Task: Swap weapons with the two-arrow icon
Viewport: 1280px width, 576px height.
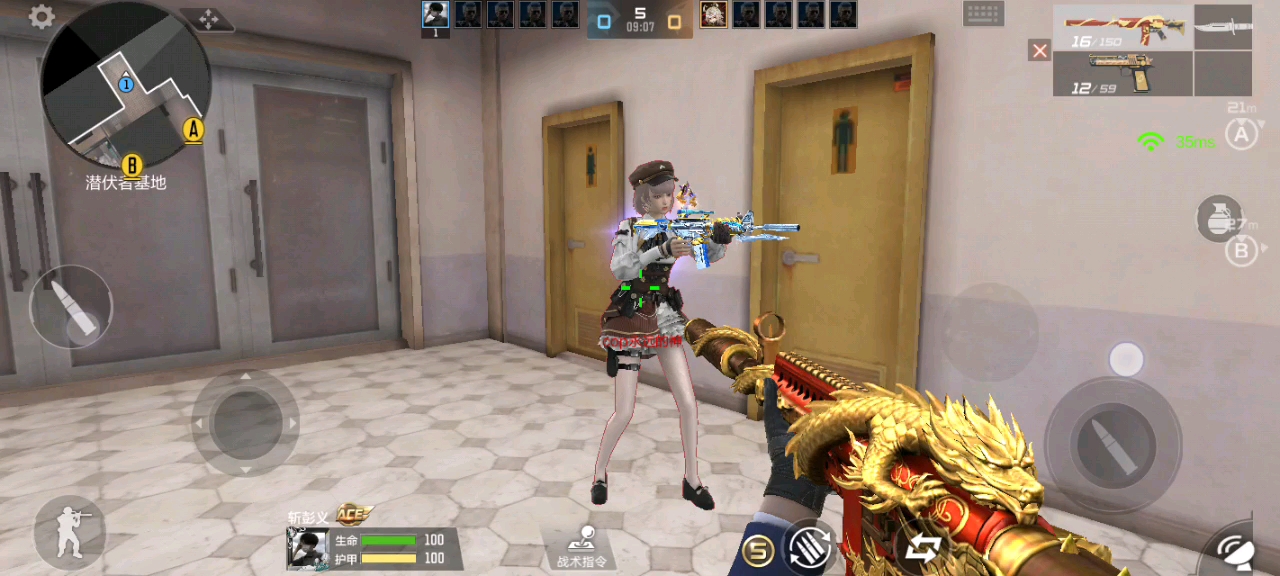Action: point(922,547)
